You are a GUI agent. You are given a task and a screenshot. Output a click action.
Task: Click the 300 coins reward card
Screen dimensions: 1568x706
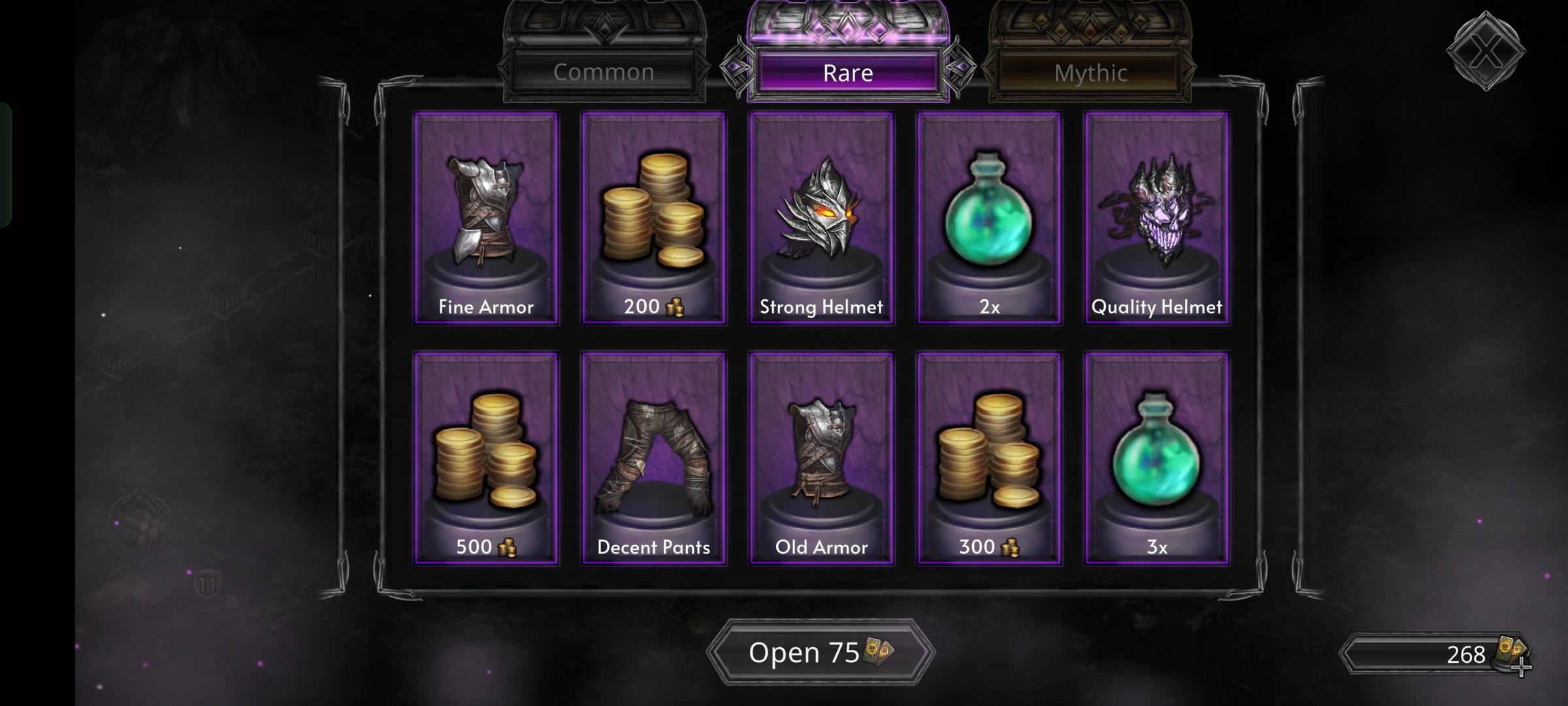click(988, 458)
